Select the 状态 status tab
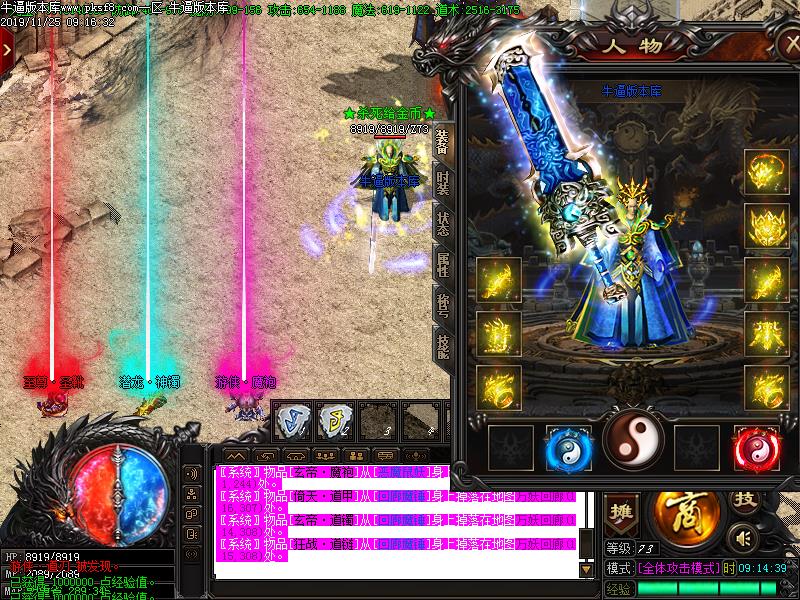 point(443,223)
